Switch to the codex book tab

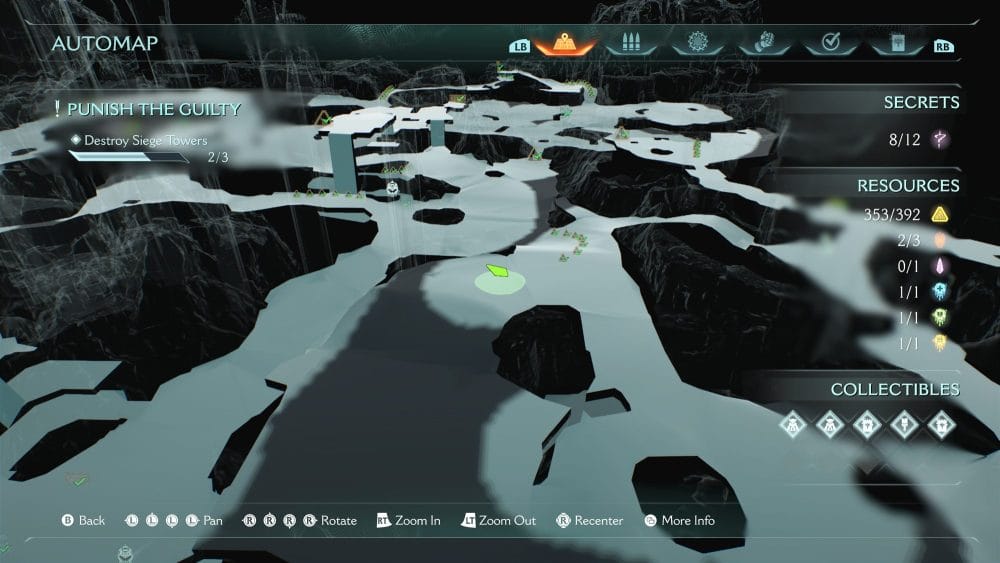pyautogui.click(x=895, y=43)
